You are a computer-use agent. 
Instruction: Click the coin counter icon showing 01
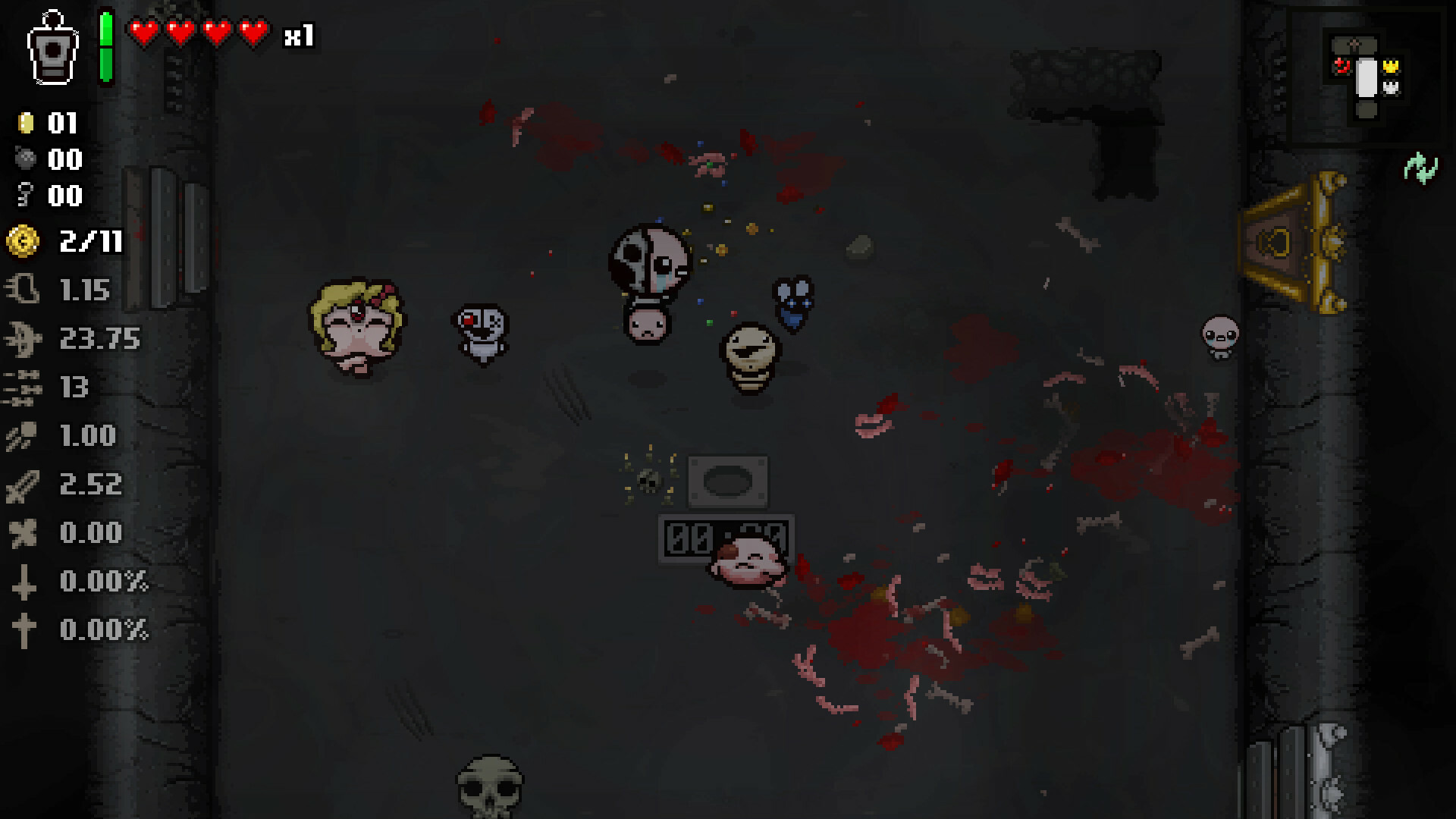click(x=24, y=121)
